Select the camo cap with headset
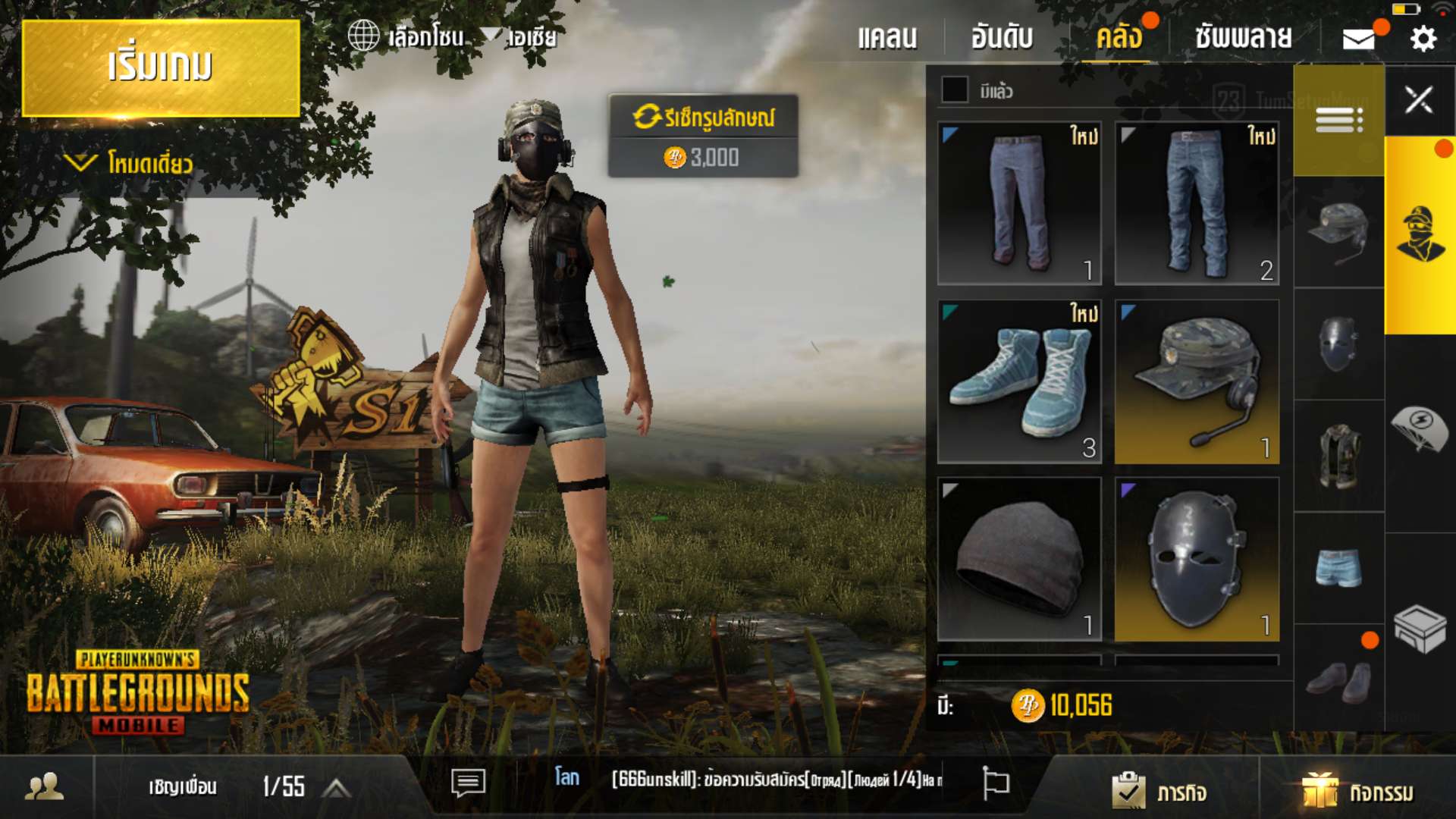1456x819 pixels. [1197, 381]
